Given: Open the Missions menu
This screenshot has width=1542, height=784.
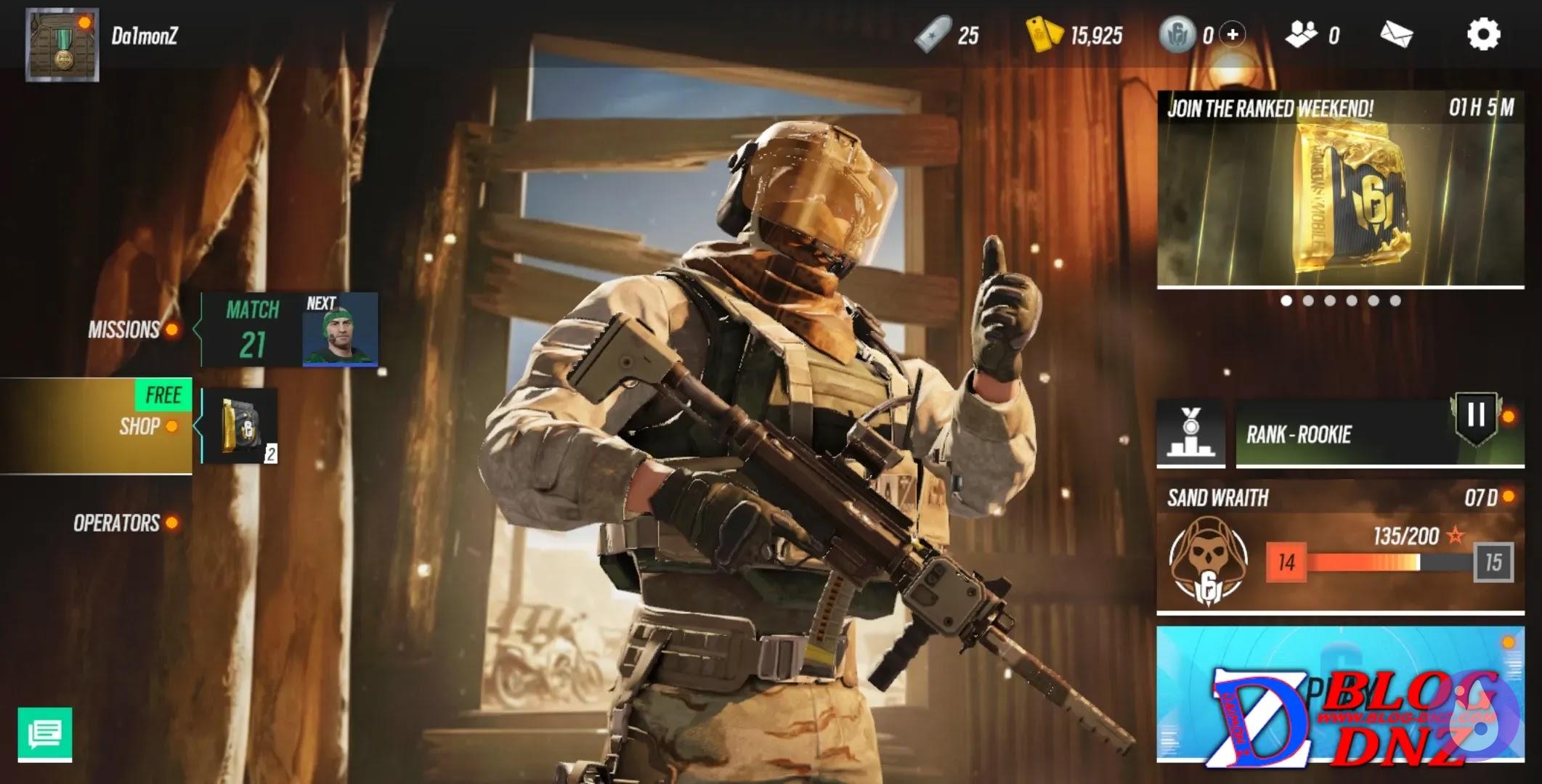Looking at the screenshot, I should point(124,330).
